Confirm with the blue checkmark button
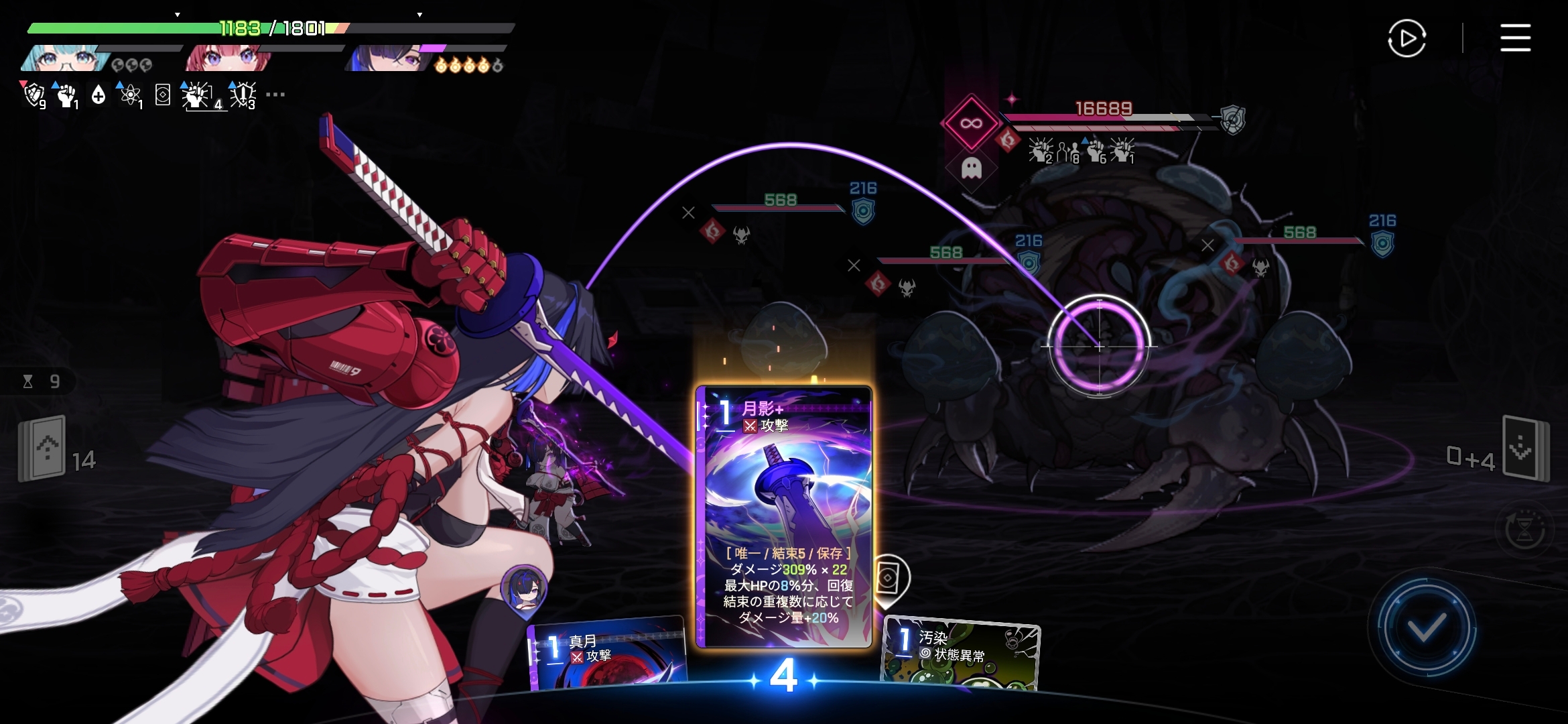Screen dimensions: 1568x724 (x=1426, y=628)
